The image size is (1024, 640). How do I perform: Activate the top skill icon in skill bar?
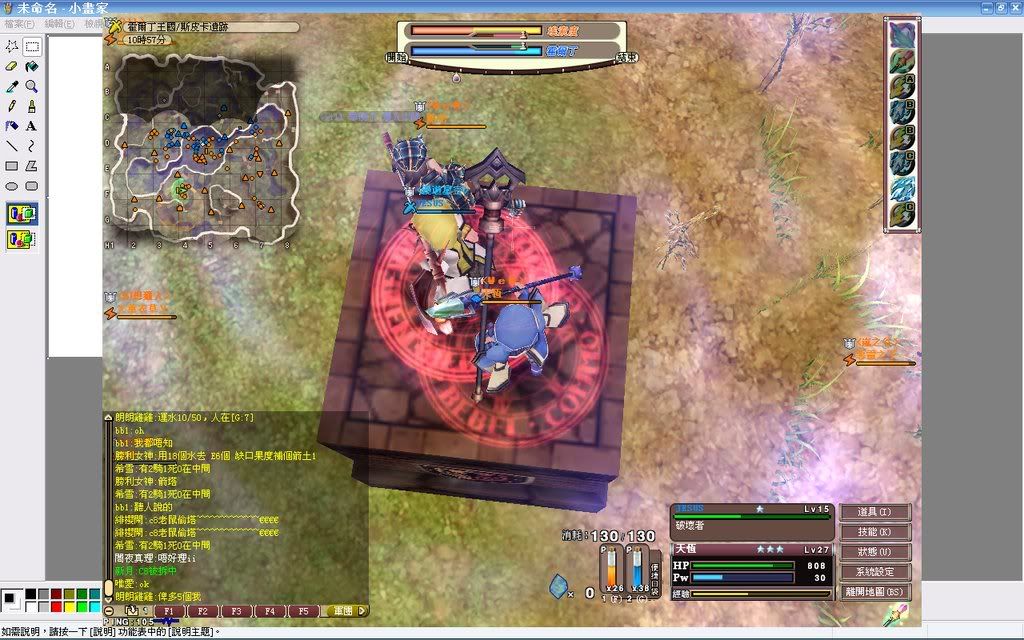pos(902,34)
